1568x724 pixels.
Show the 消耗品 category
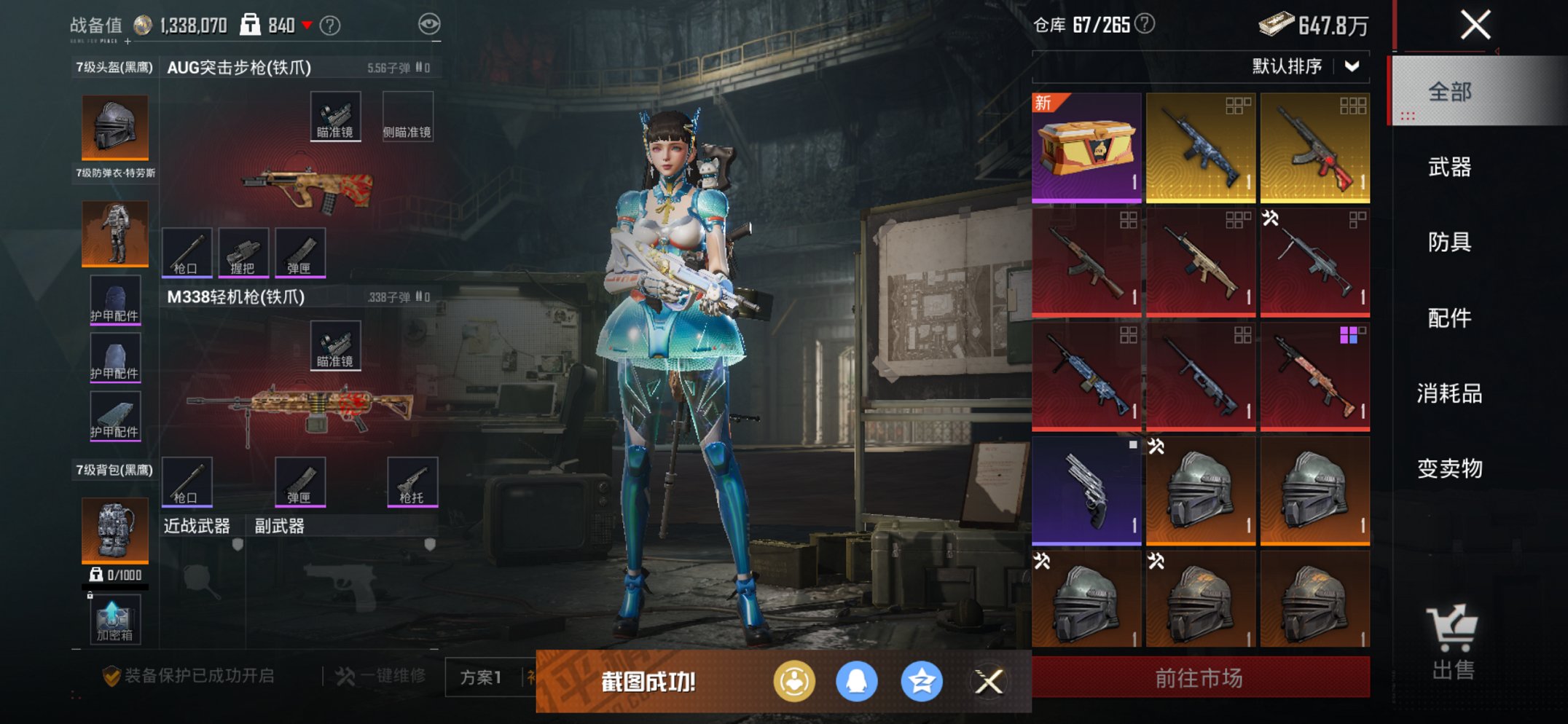pos(1449,393)
